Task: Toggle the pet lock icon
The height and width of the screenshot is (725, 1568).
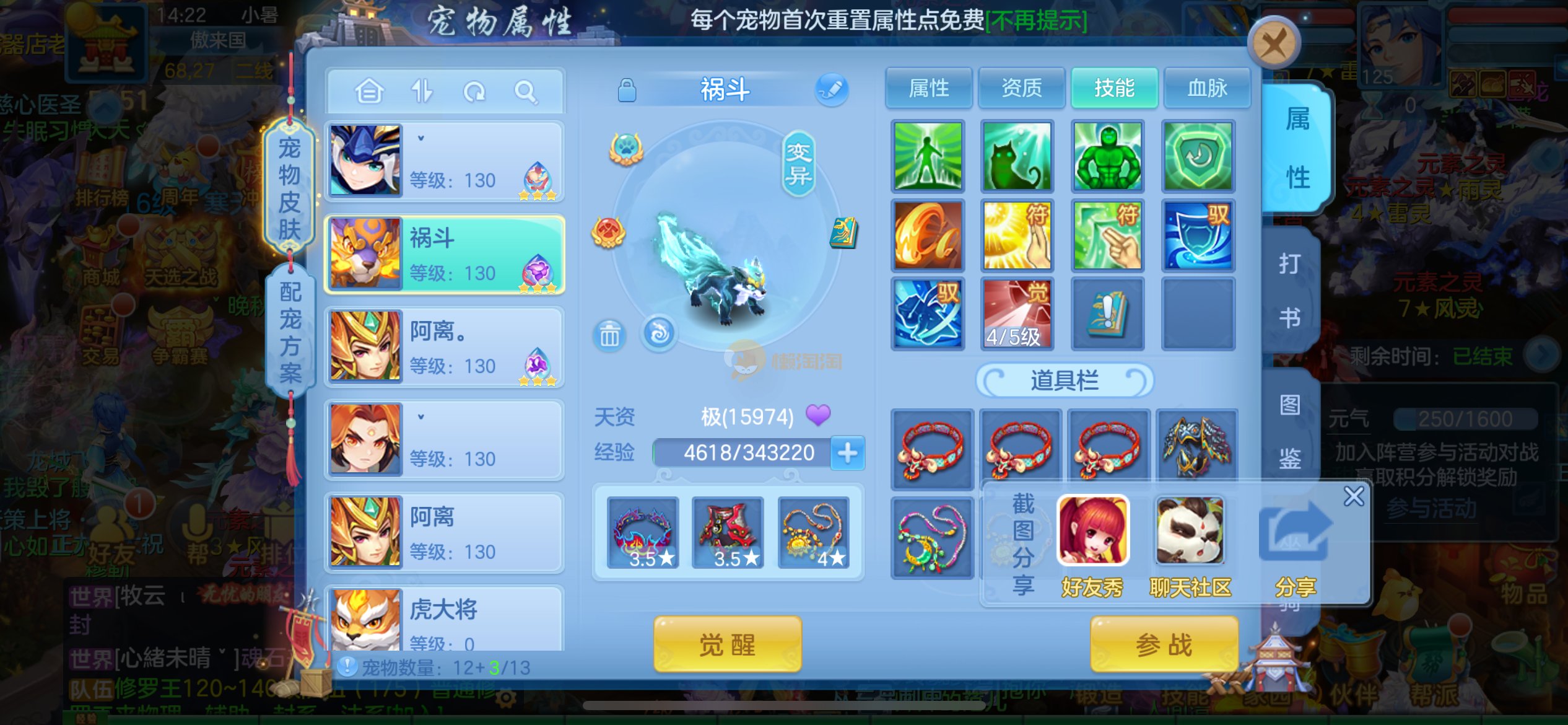Action: (627, 90)
